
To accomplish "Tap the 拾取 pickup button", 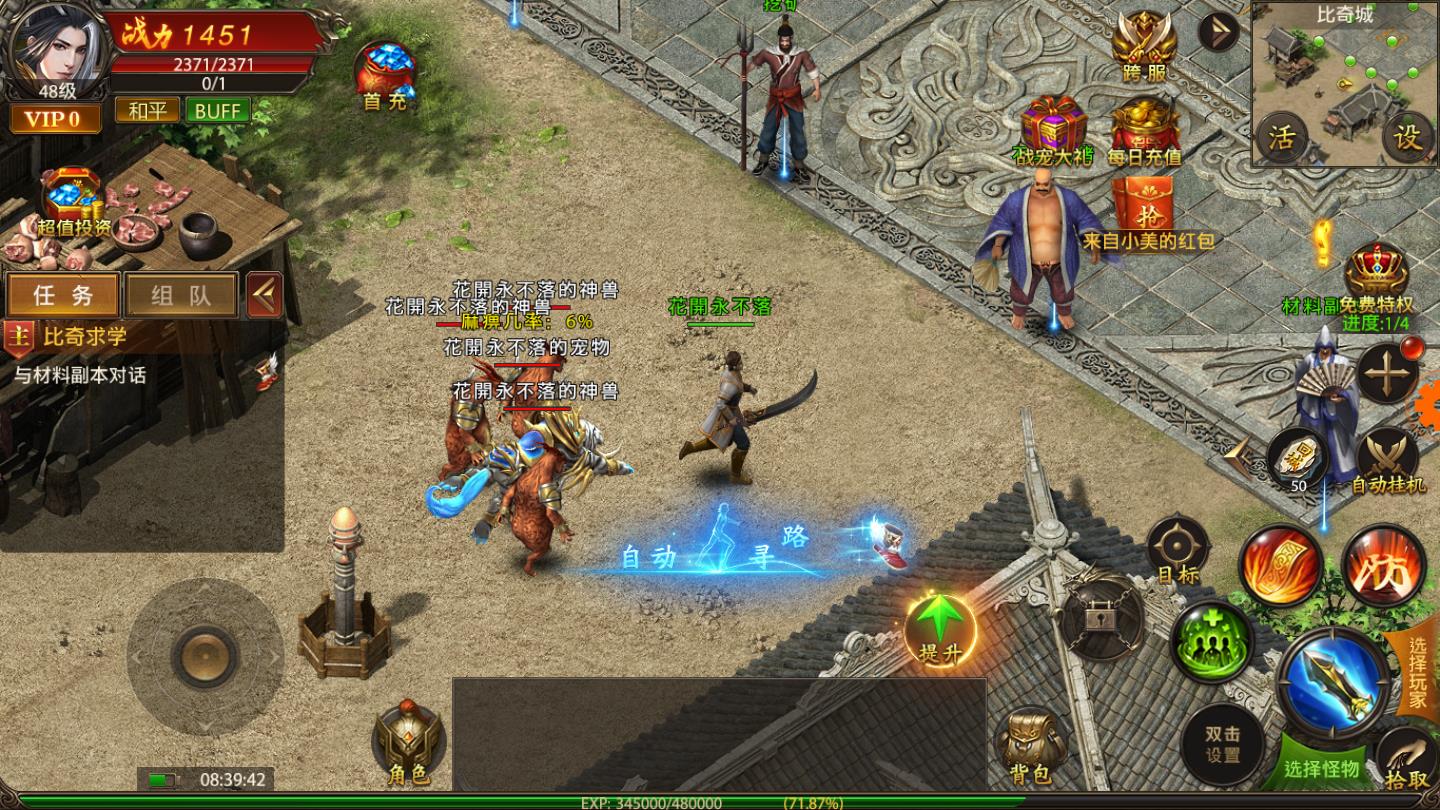I will [1407, 762].
